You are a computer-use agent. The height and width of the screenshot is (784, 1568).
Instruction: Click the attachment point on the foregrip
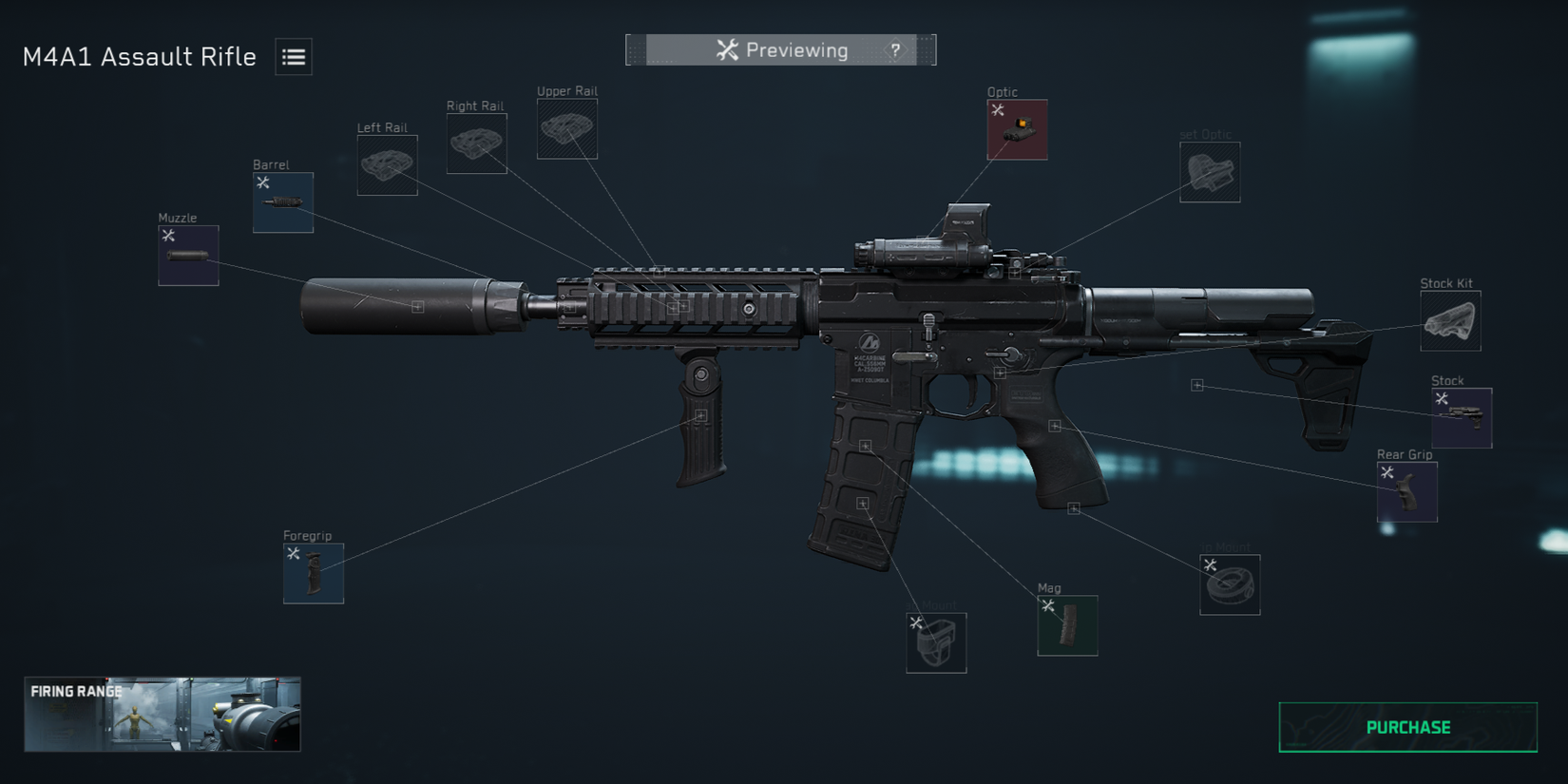(701, 415)
